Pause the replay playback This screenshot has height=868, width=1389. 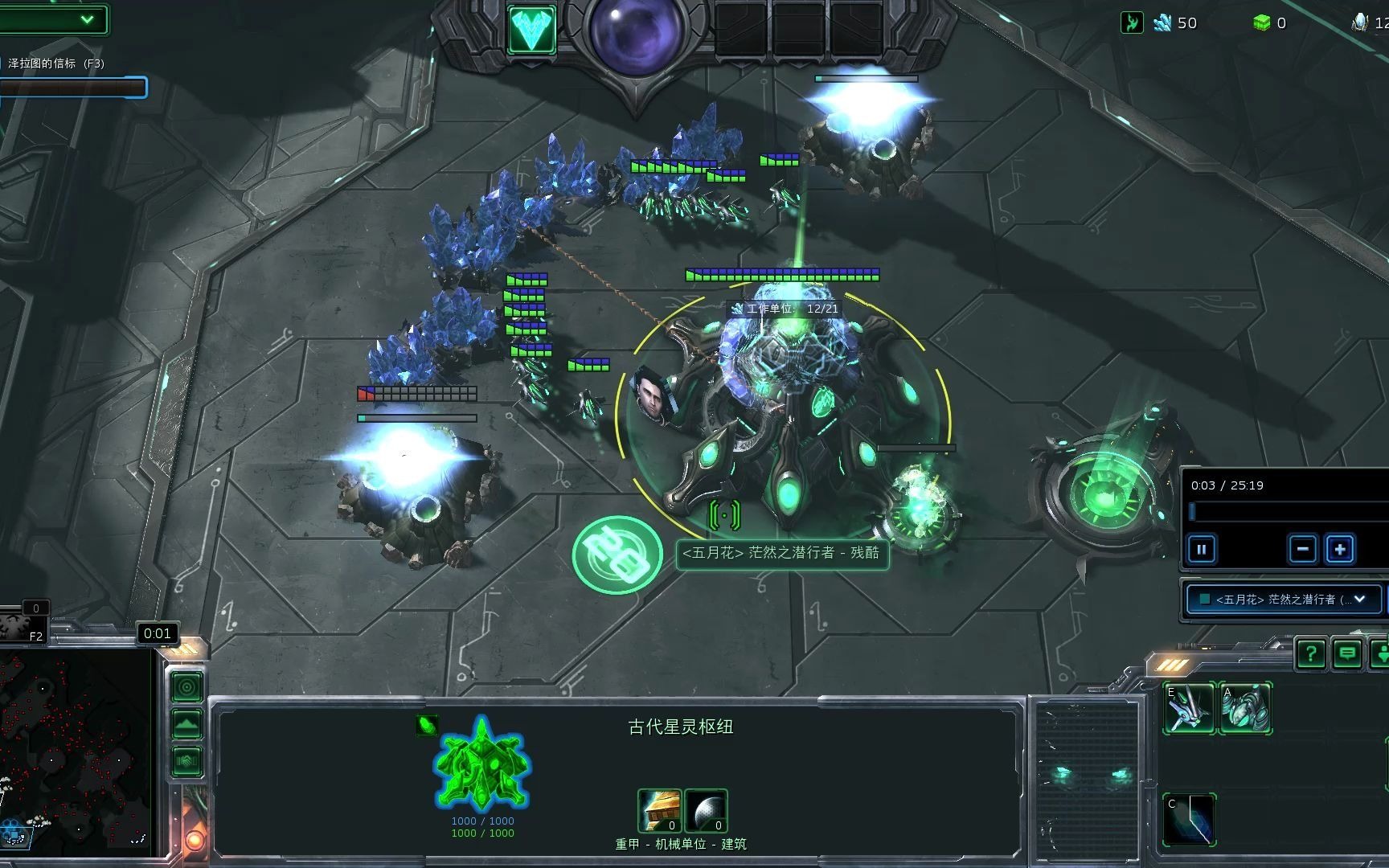(1202, 550)
